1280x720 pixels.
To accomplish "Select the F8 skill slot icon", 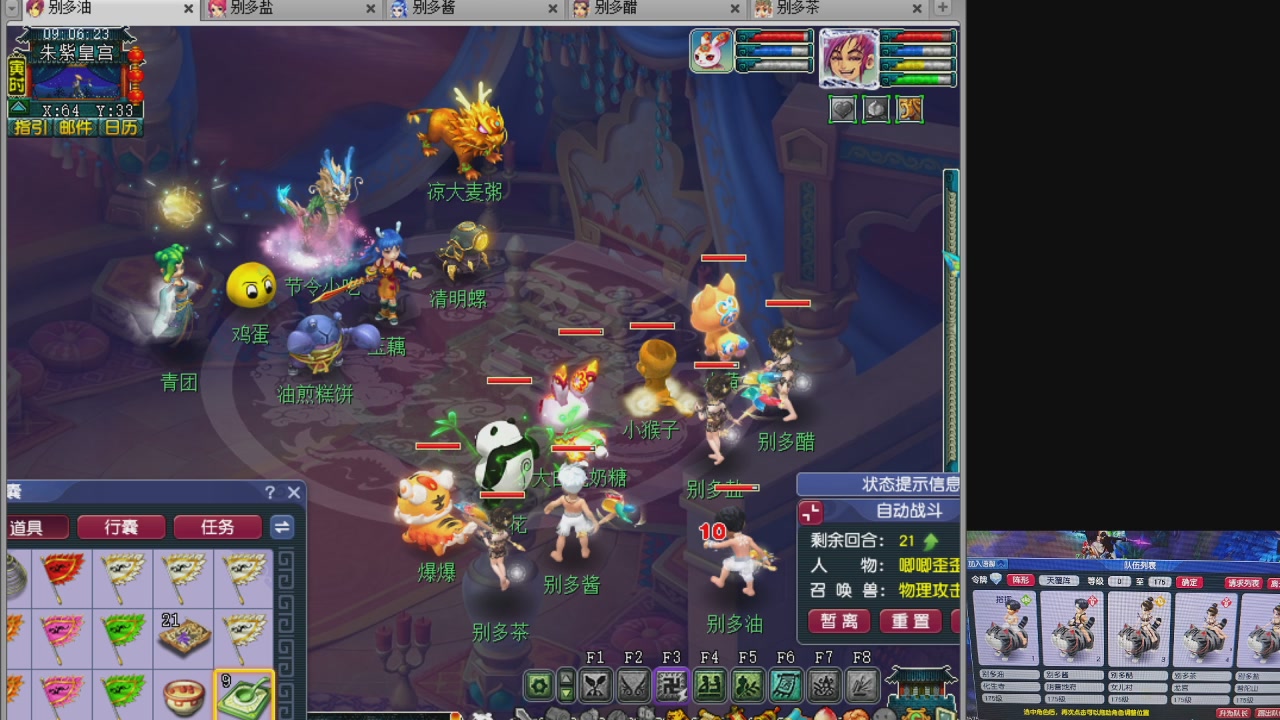I will click(x=861, y=684).
